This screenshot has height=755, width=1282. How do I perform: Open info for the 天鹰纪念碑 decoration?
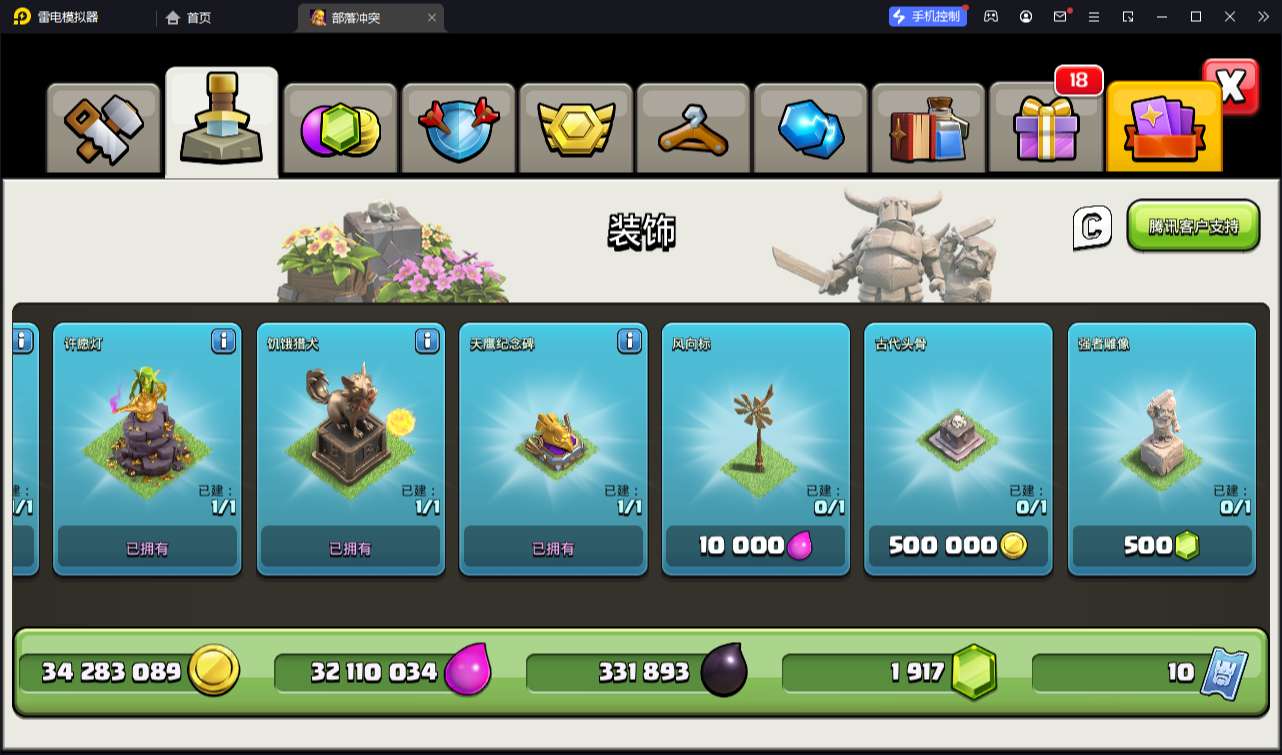point(629,342)
